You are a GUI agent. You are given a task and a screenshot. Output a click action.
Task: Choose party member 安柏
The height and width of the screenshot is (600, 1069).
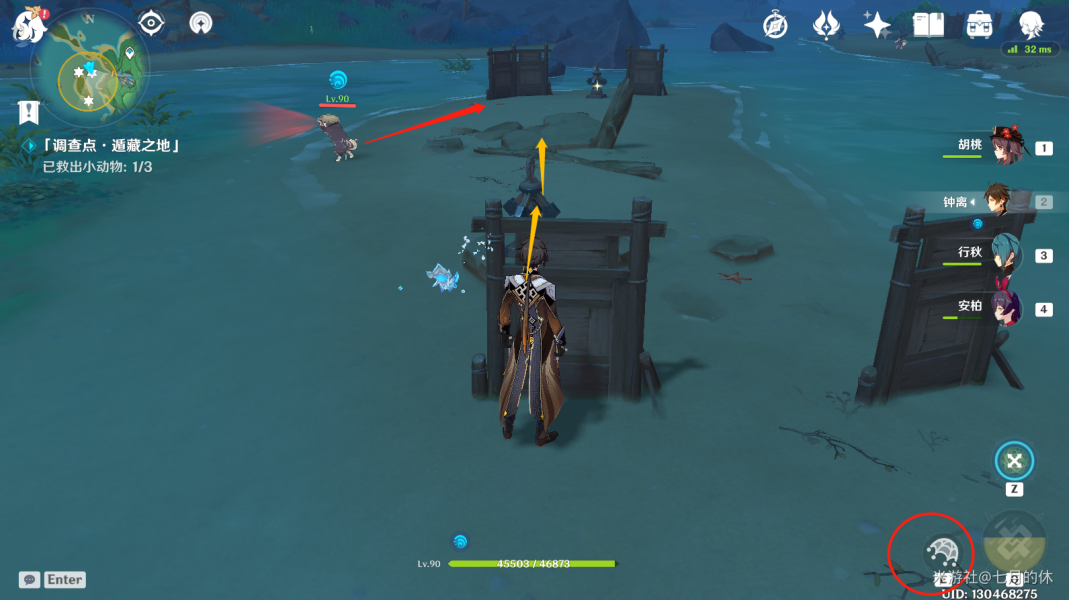coord(1005,308)
